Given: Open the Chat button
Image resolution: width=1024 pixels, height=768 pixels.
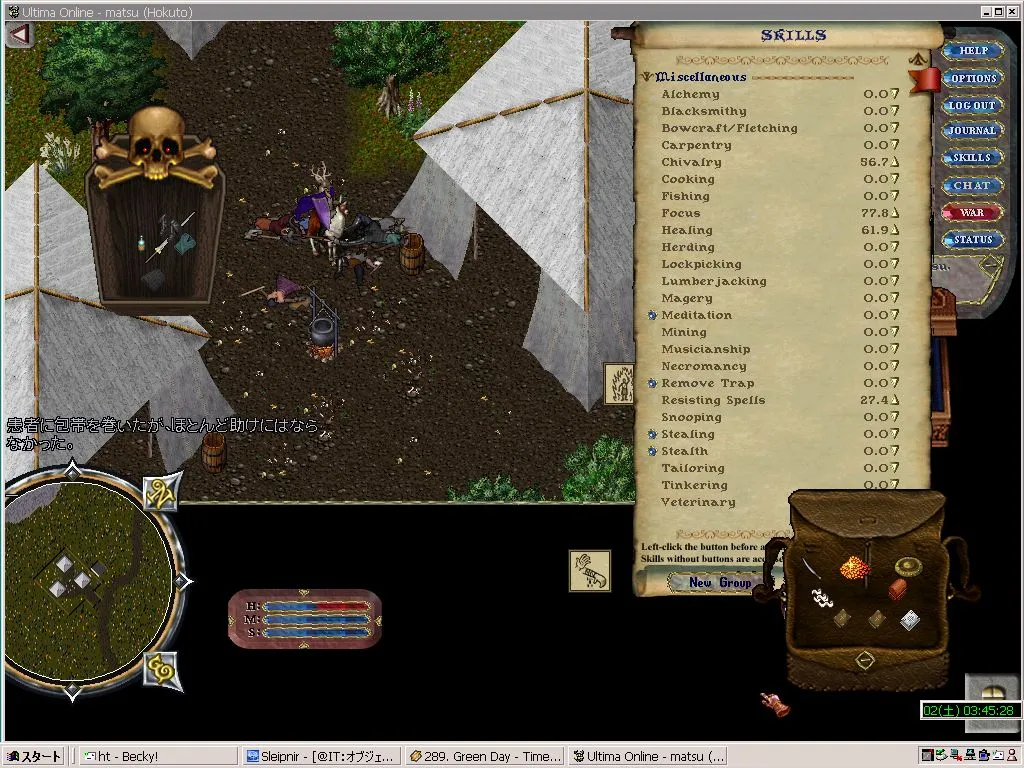Looking at the screenshot, I should (x=972, y=185).
